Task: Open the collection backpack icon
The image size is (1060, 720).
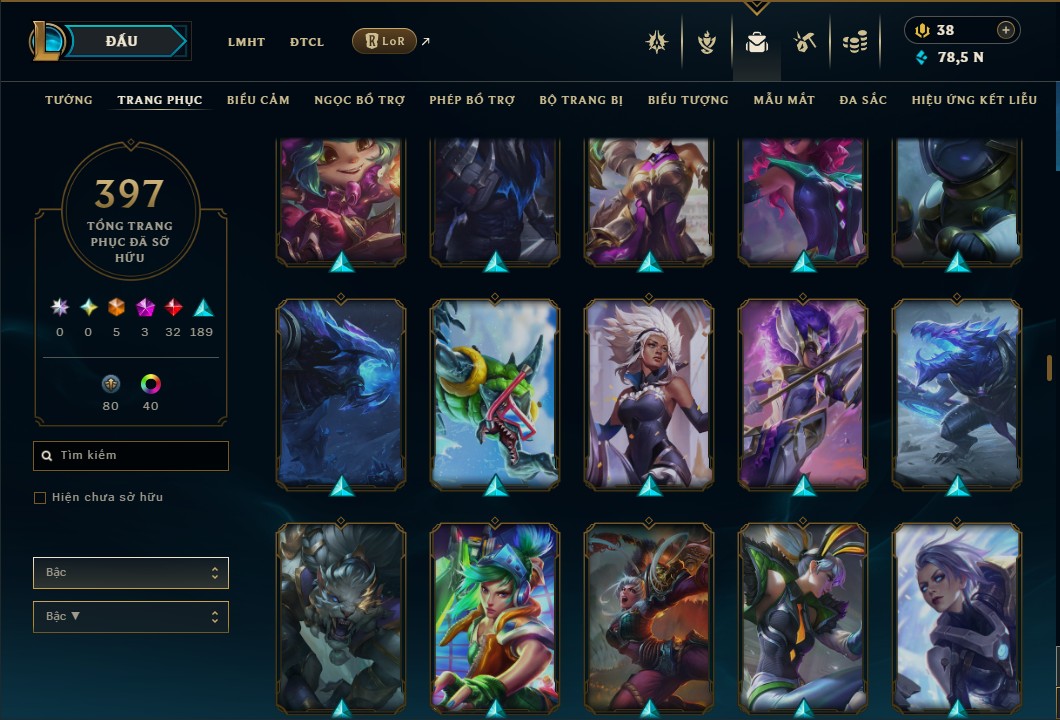Action: point(757,42)
